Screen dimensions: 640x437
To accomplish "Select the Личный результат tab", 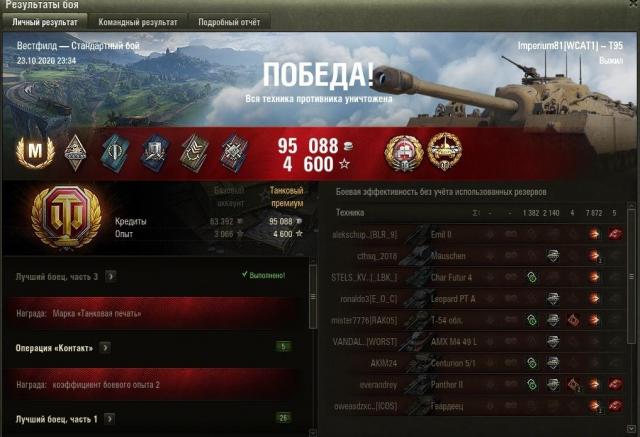I will pyautogui.click(x=46, y=21).
